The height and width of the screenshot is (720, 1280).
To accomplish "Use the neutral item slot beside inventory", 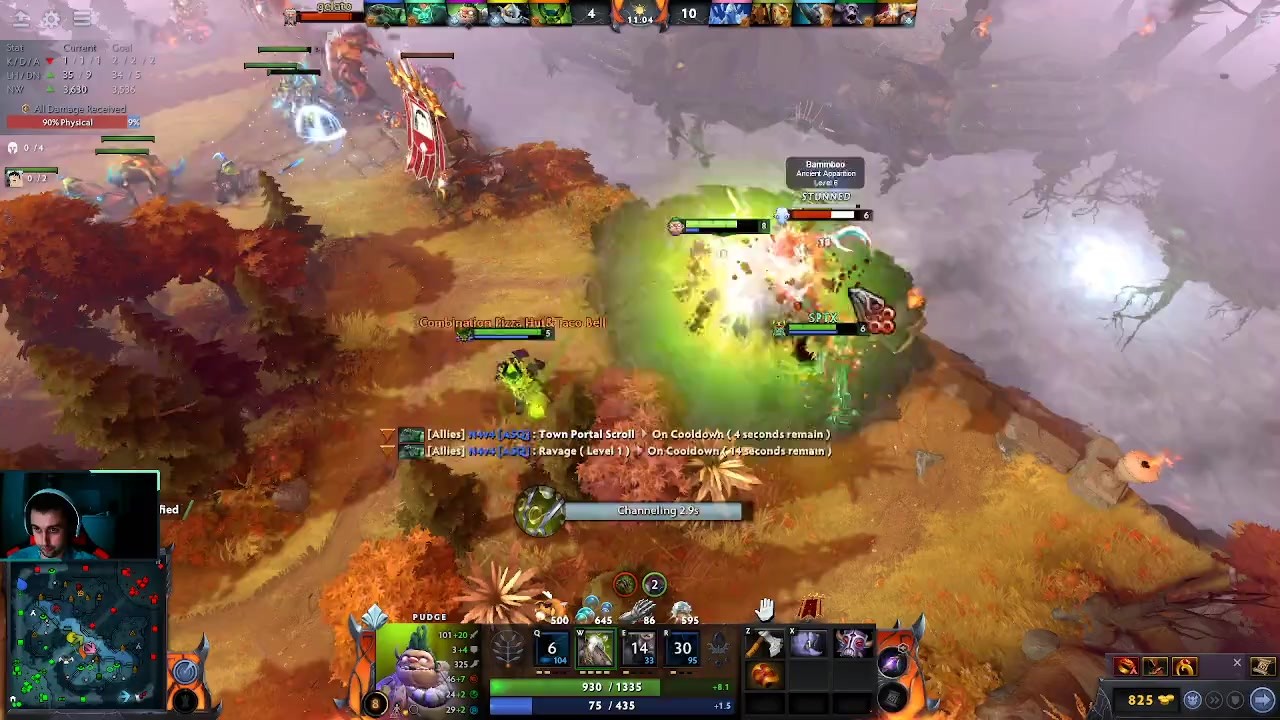I will 892,661.
